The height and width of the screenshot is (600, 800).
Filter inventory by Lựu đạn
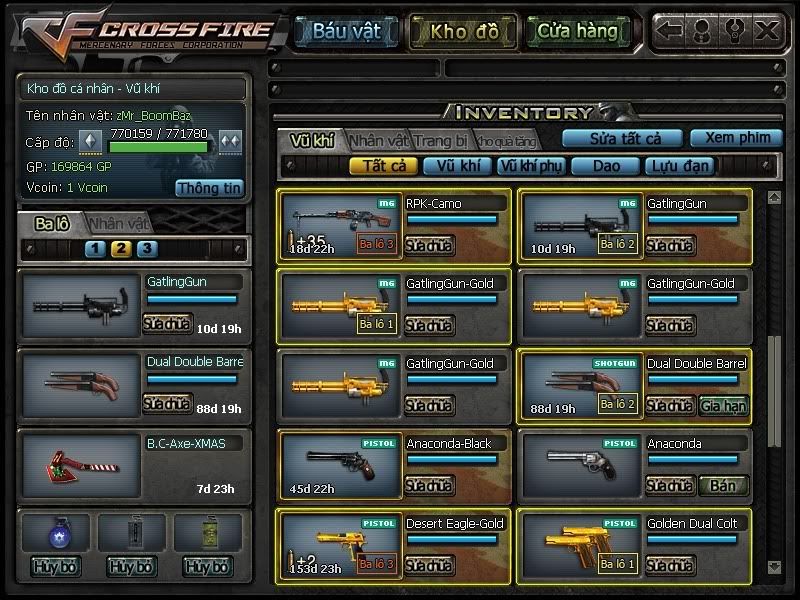(x=677, y=166)
